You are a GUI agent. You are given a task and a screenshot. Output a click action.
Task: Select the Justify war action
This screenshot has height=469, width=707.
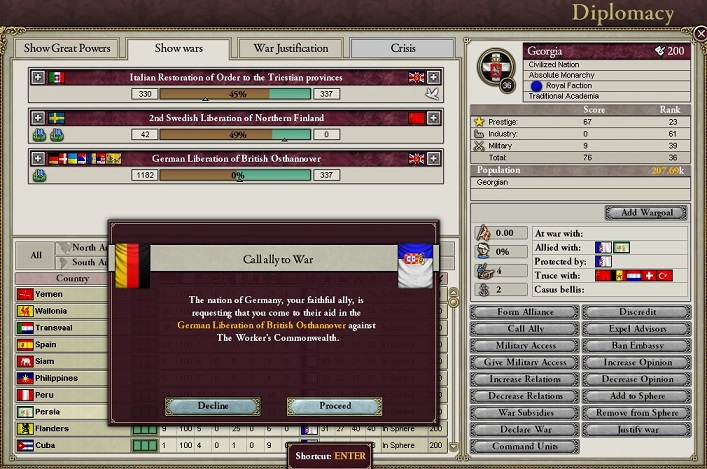coord(637,430)
